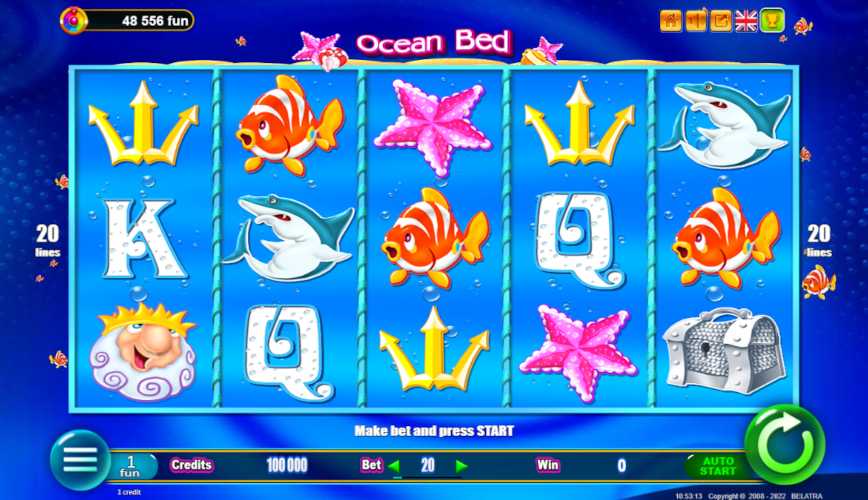Increase bet with the right arrow
The width and height of the screenshot is (868, 500).
point(461,465)
